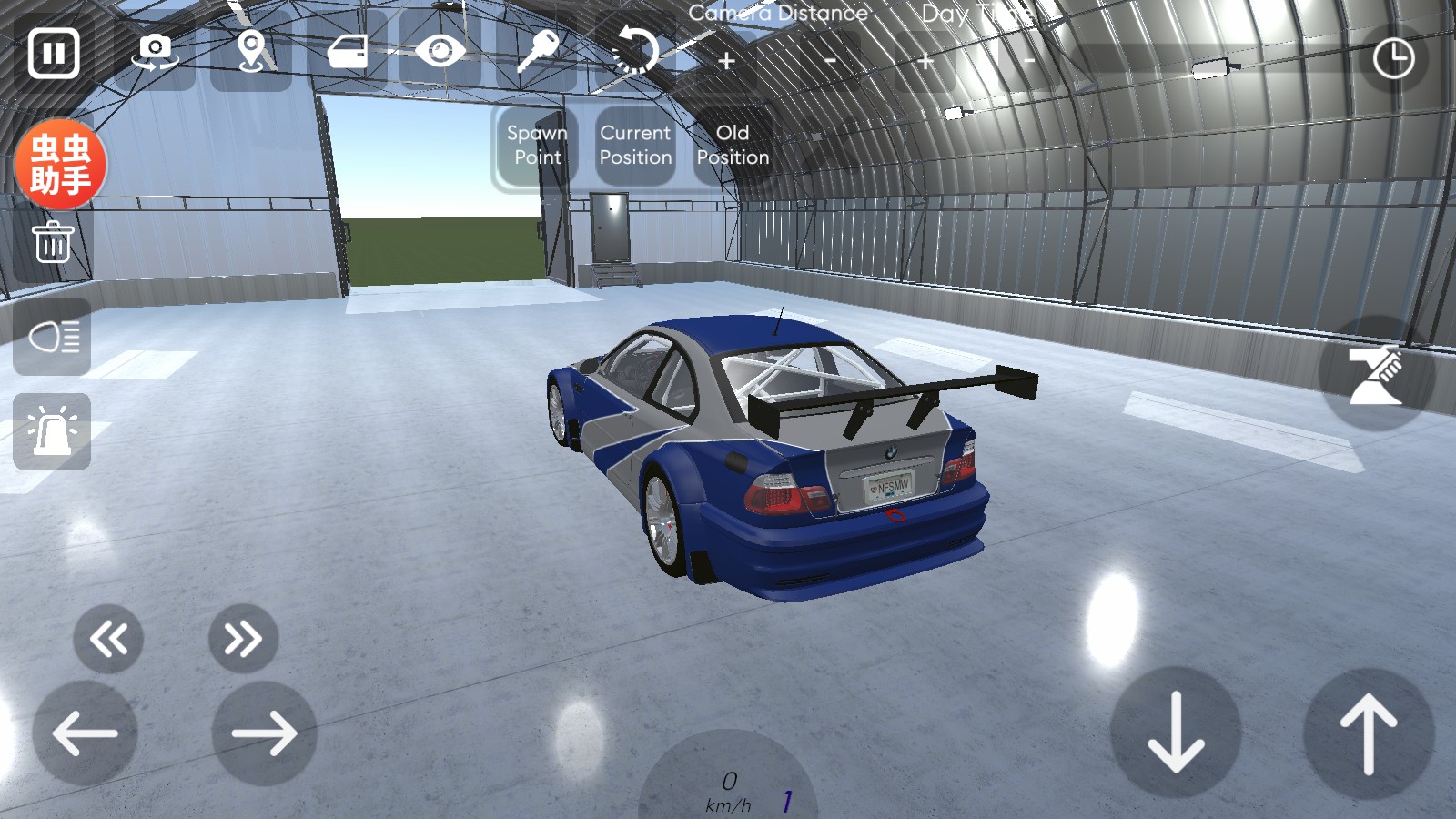This screenshot has height=819, width=1456.
Task: Respawn at Spawn Point
Action: tap(538, 146)
